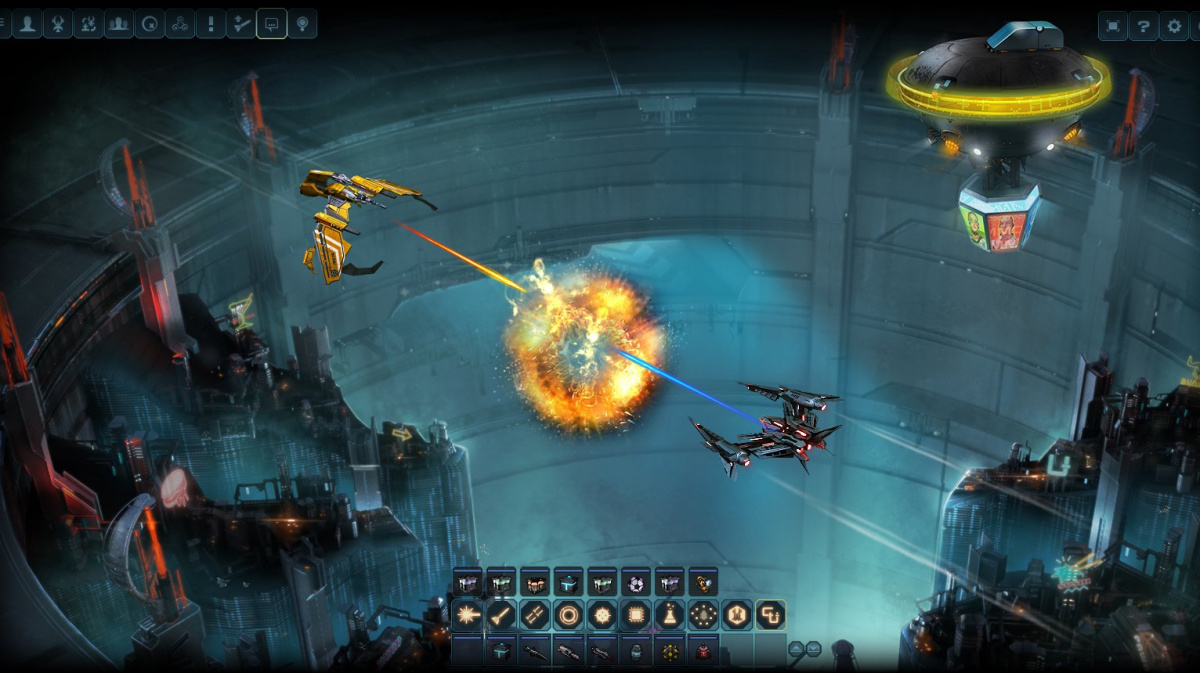
Task: Select the red beetle item slot
Action: (703, 651)
